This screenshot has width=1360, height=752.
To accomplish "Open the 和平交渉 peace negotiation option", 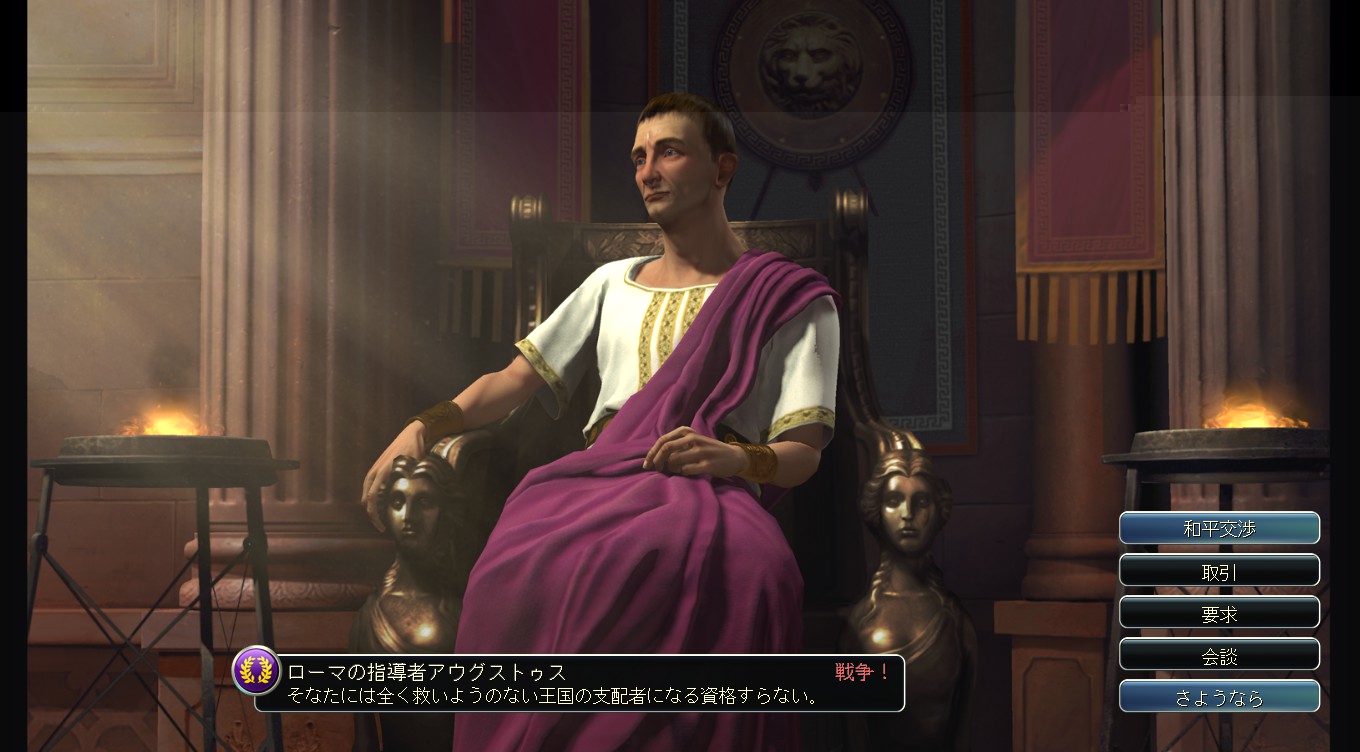I will click(1219, 528).
